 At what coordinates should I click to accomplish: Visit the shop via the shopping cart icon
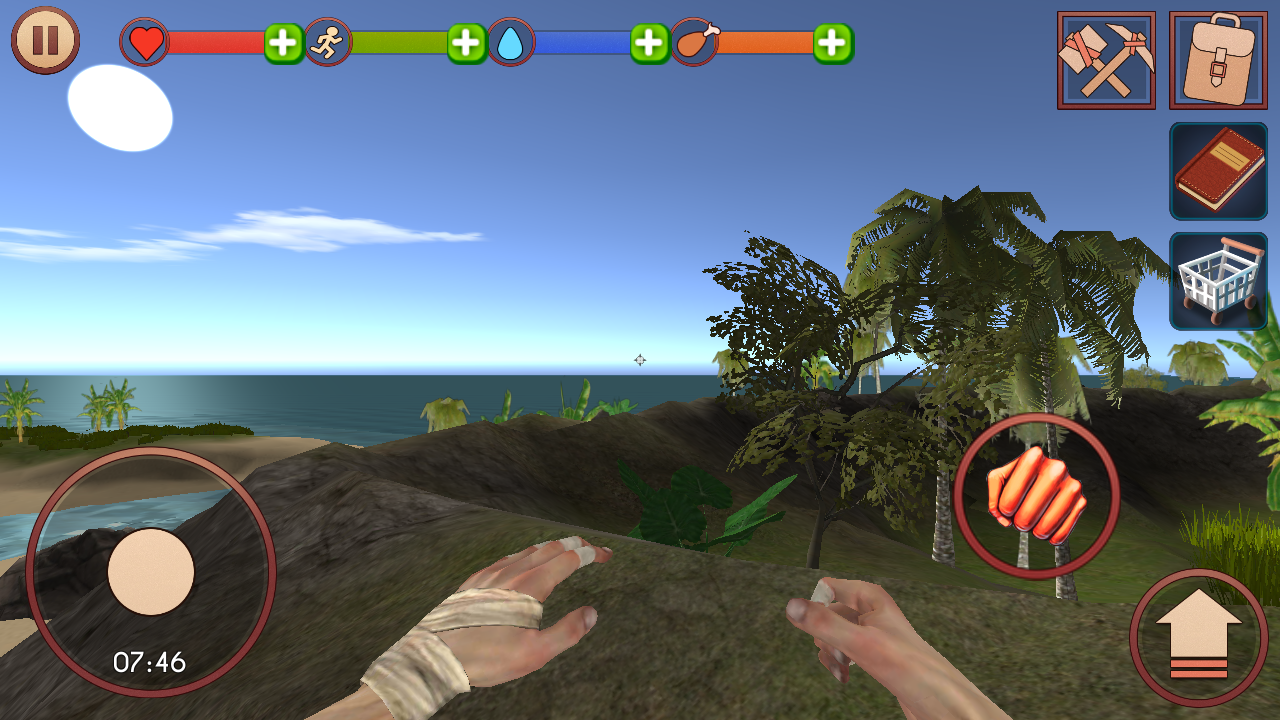click(x=1218, y=281)
